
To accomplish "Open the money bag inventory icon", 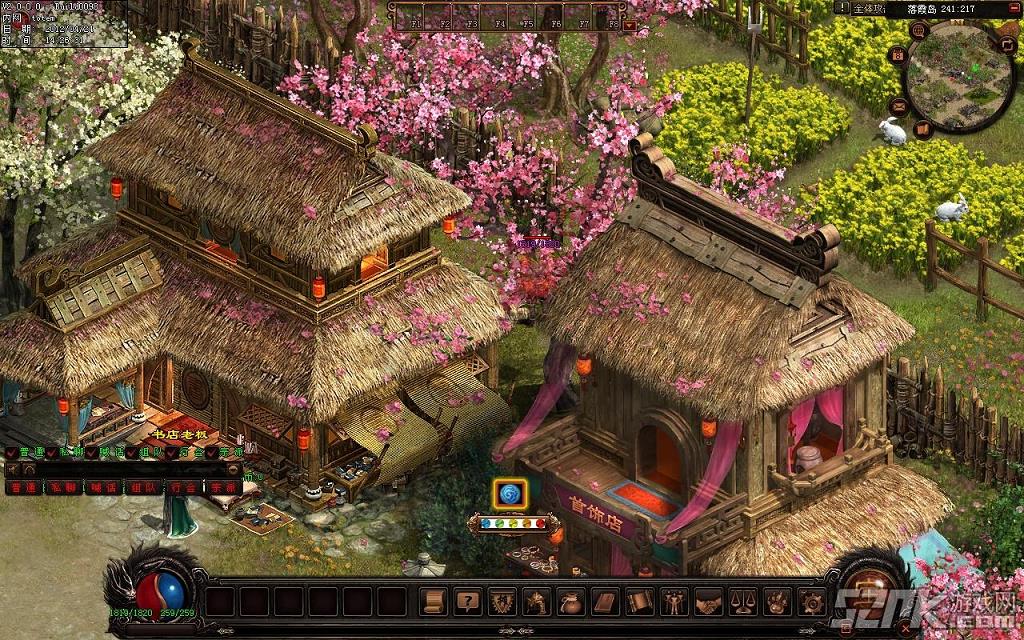I will [x=571, y=601].
